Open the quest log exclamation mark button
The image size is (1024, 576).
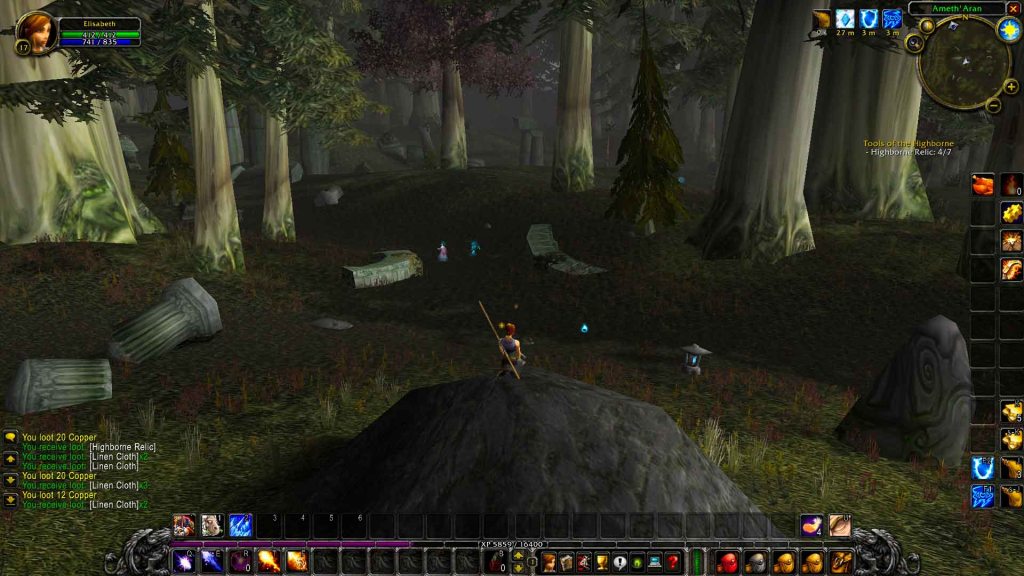coord(620,562)
